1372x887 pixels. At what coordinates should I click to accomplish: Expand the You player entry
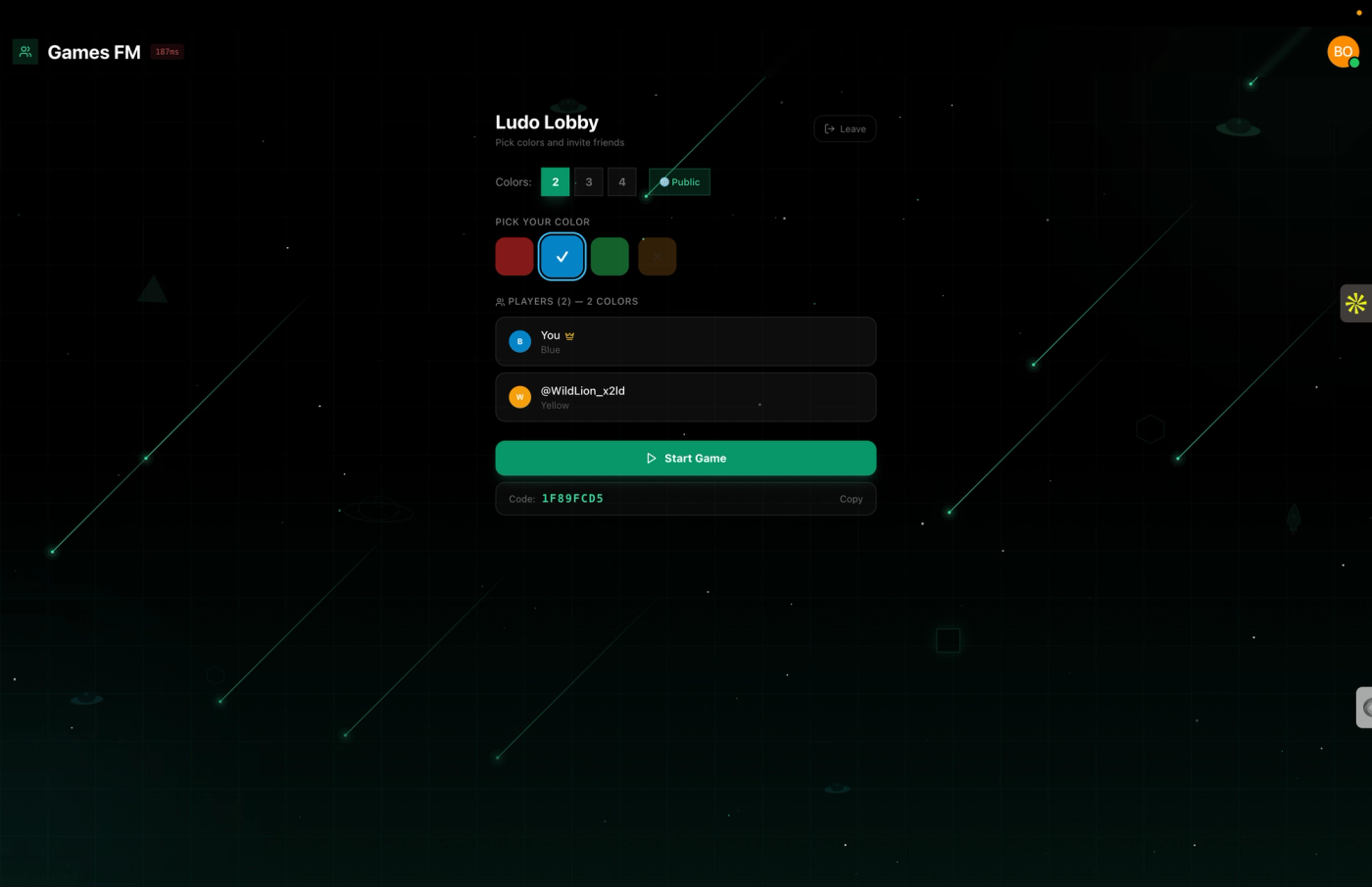pyautogui.click(x=685, y=341)
